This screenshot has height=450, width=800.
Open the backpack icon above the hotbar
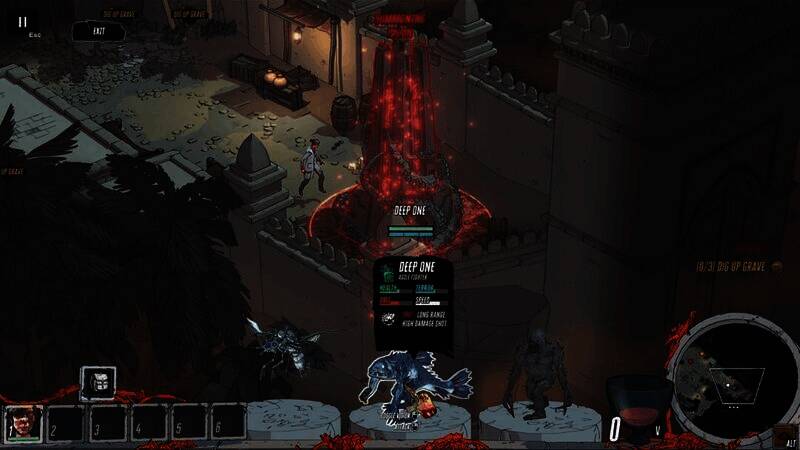[98, 382]
